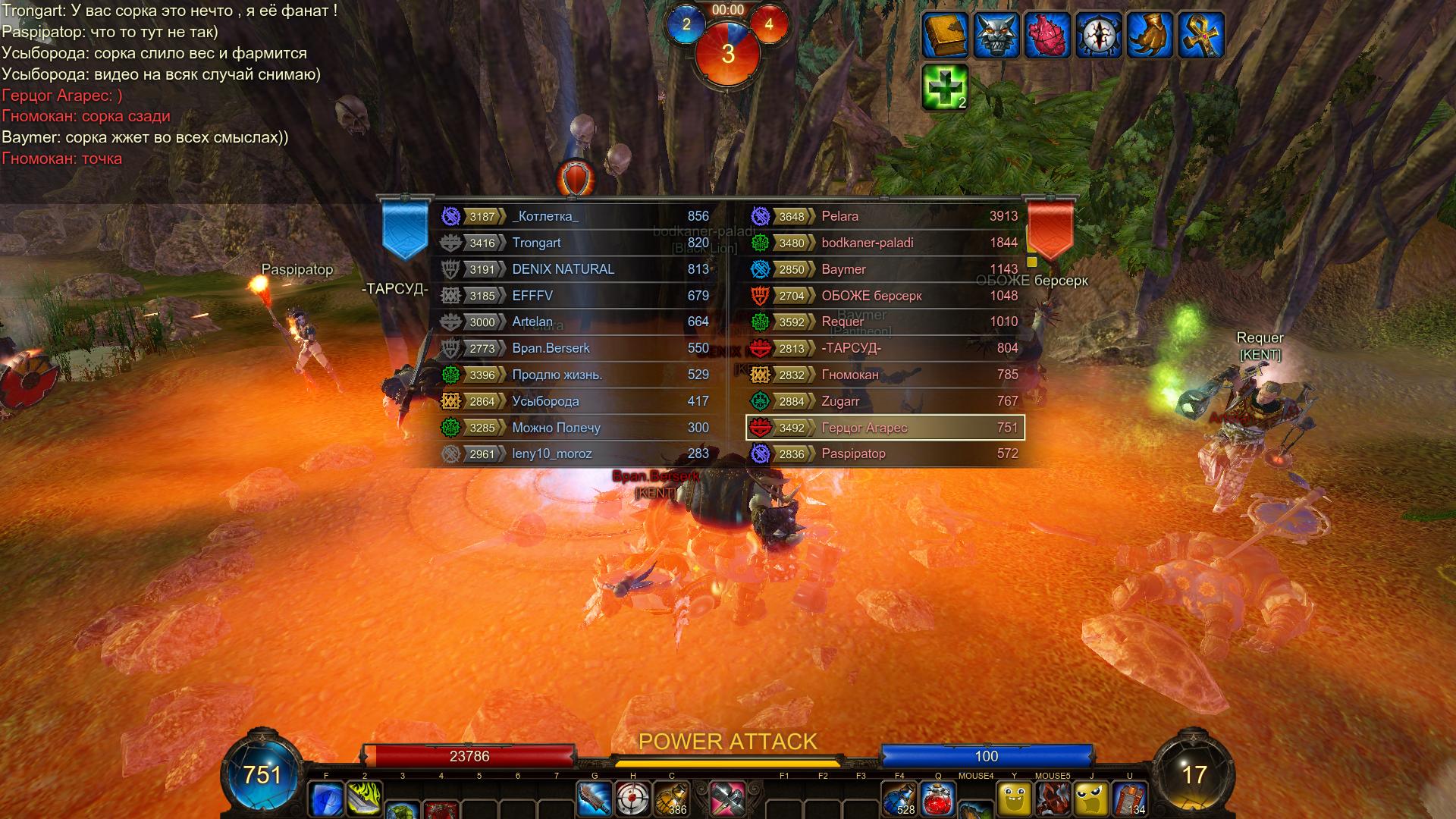Activate the blue cleaver sword skill
The width and height of the screenshot is (1456, 819).
[x=595, y=799]
